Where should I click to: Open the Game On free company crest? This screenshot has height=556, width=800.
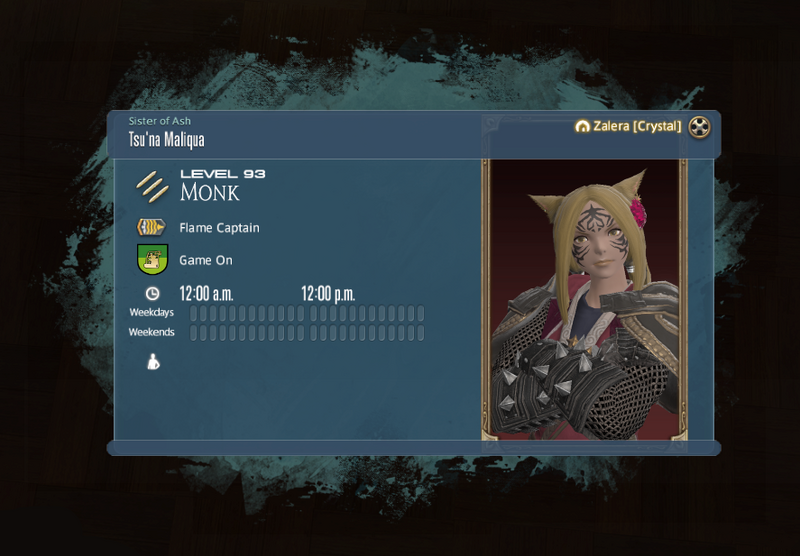click(x=152, y=260)
